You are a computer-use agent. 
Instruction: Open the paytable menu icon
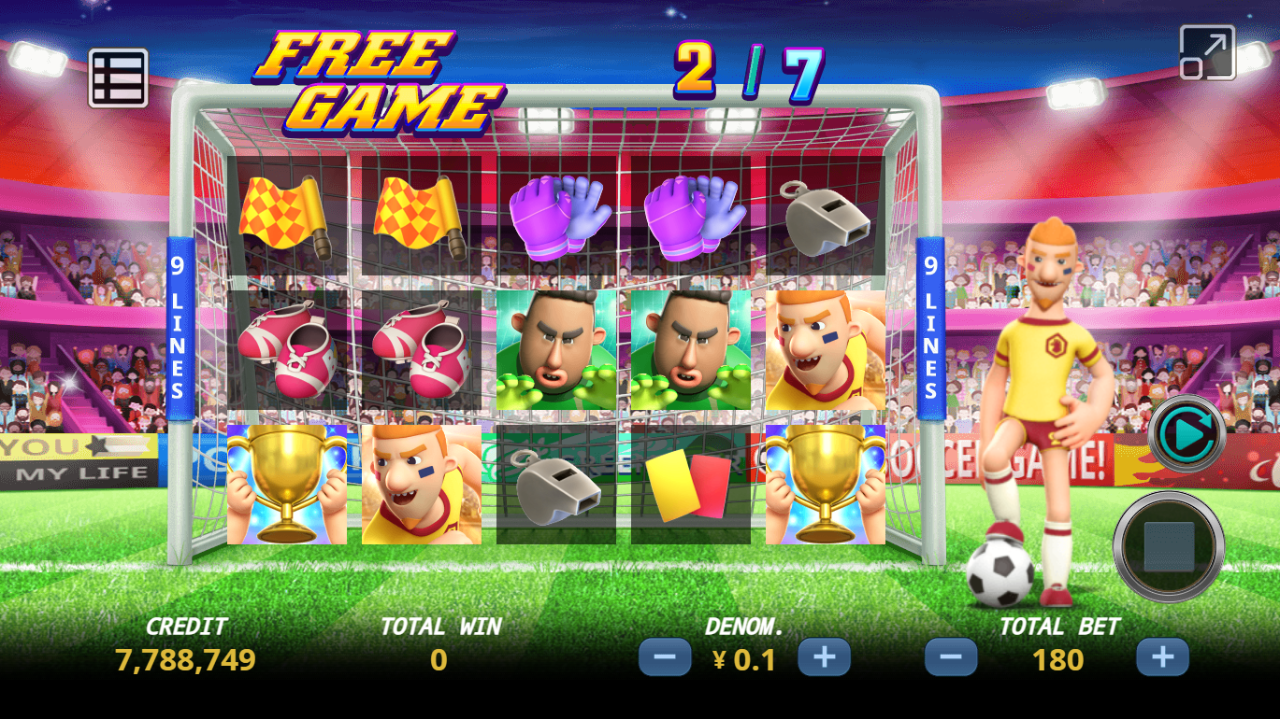click(118, 78)
